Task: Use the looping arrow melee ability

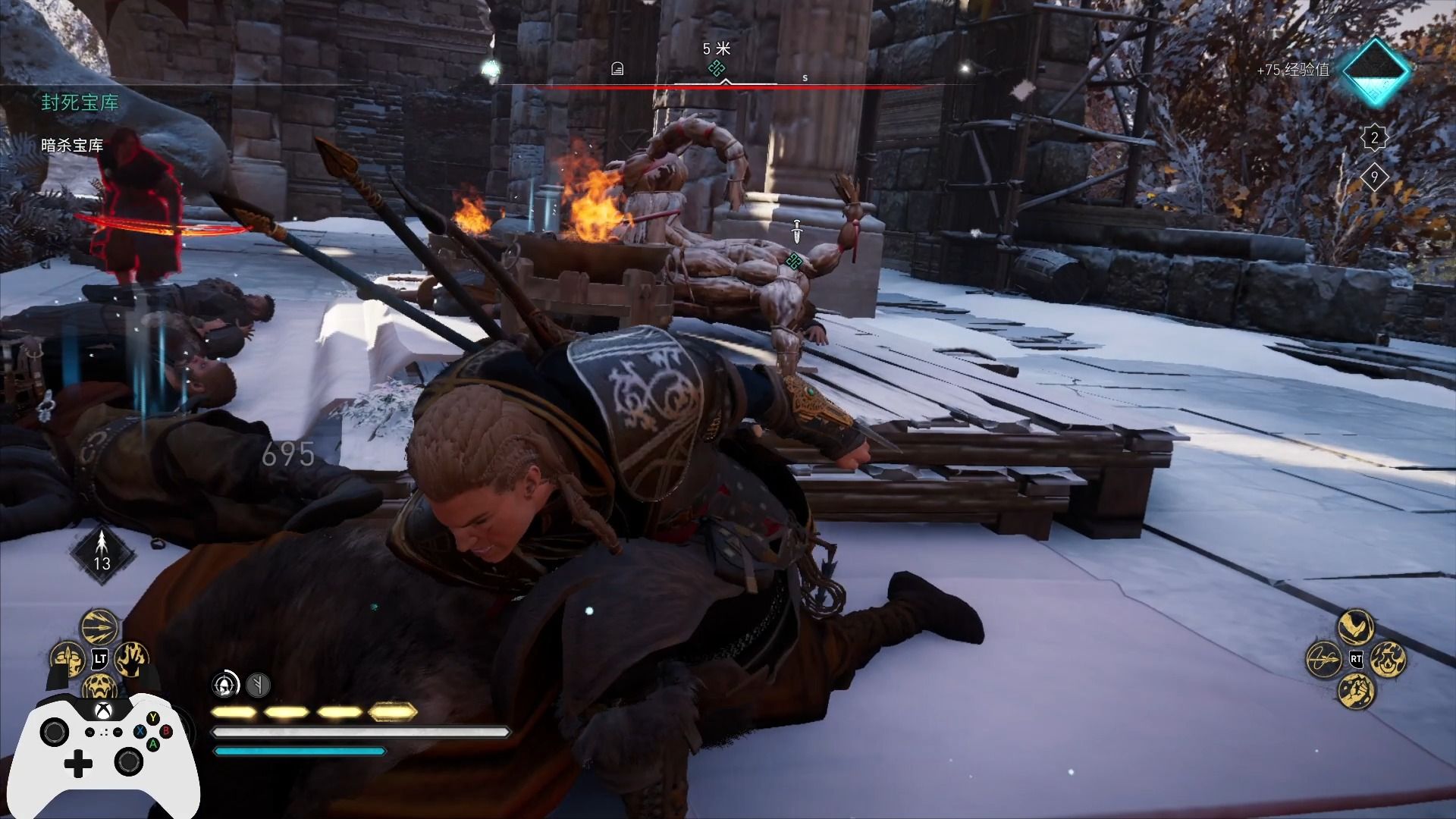Action: point(1324,659)
